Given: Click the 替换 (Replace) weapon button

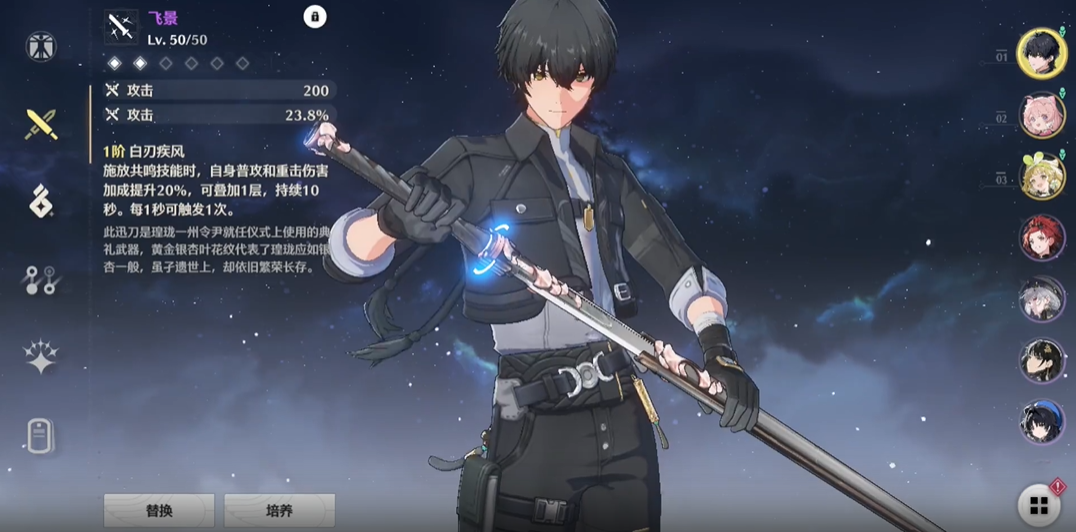Looking at the screenshot, I should 159,510.
